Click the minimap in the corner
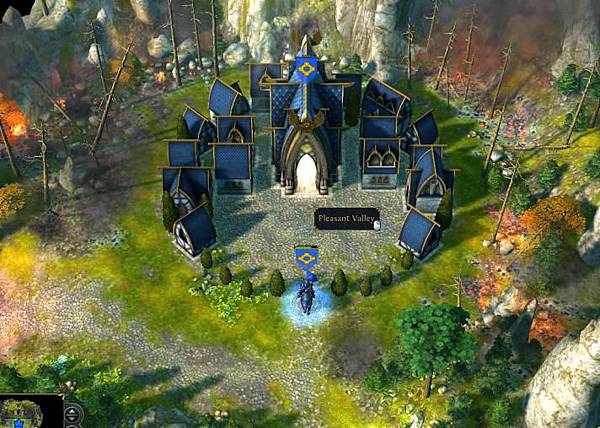The width and height of the screenshot is (600, 428). [27, 413]
